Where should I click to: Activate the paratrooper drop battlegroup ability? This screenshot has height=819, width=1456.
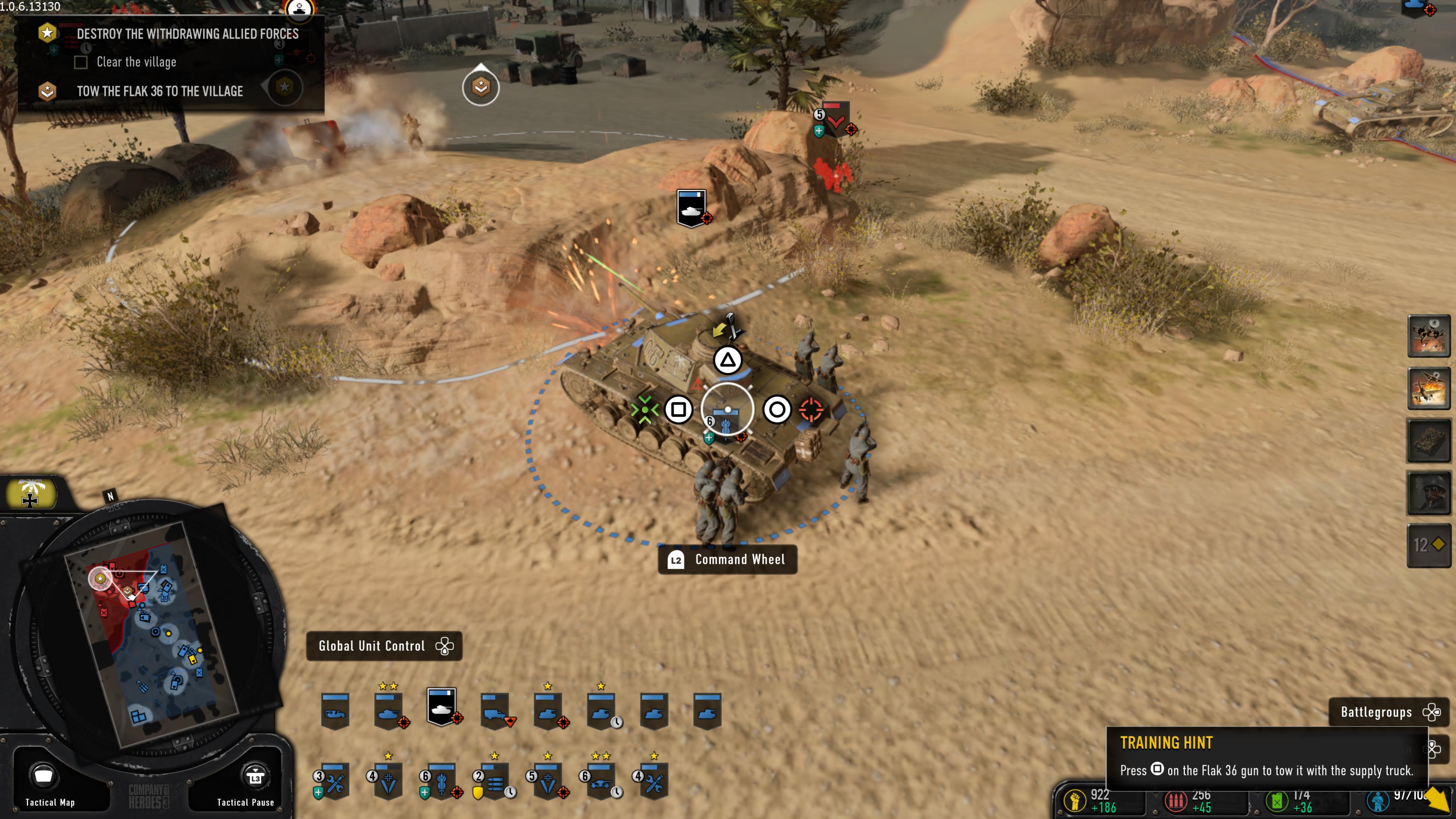1428,336
